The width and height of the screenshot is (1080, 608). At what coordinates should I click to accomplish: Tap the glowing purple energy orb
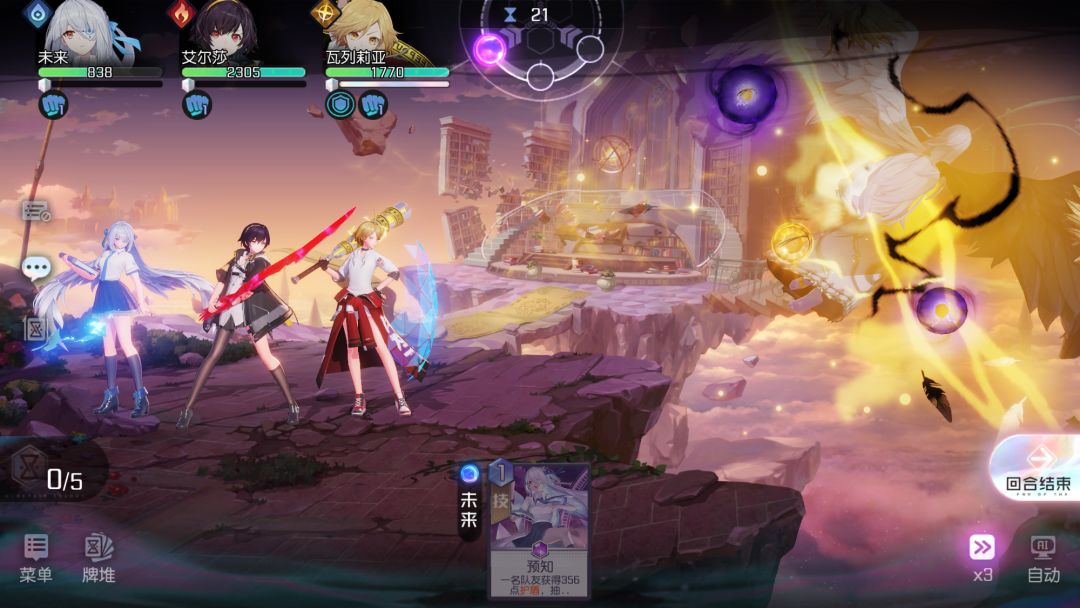click(x=490, y=49)
